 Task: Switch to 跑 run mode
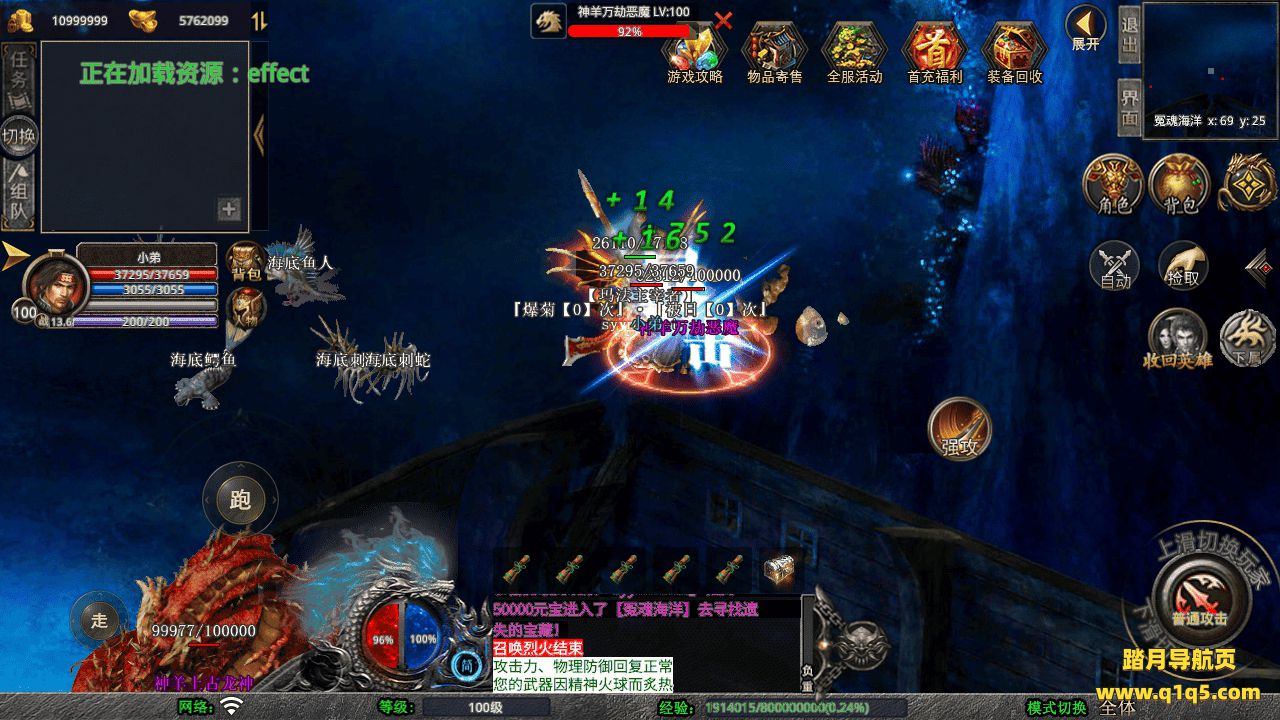[240, 500]
